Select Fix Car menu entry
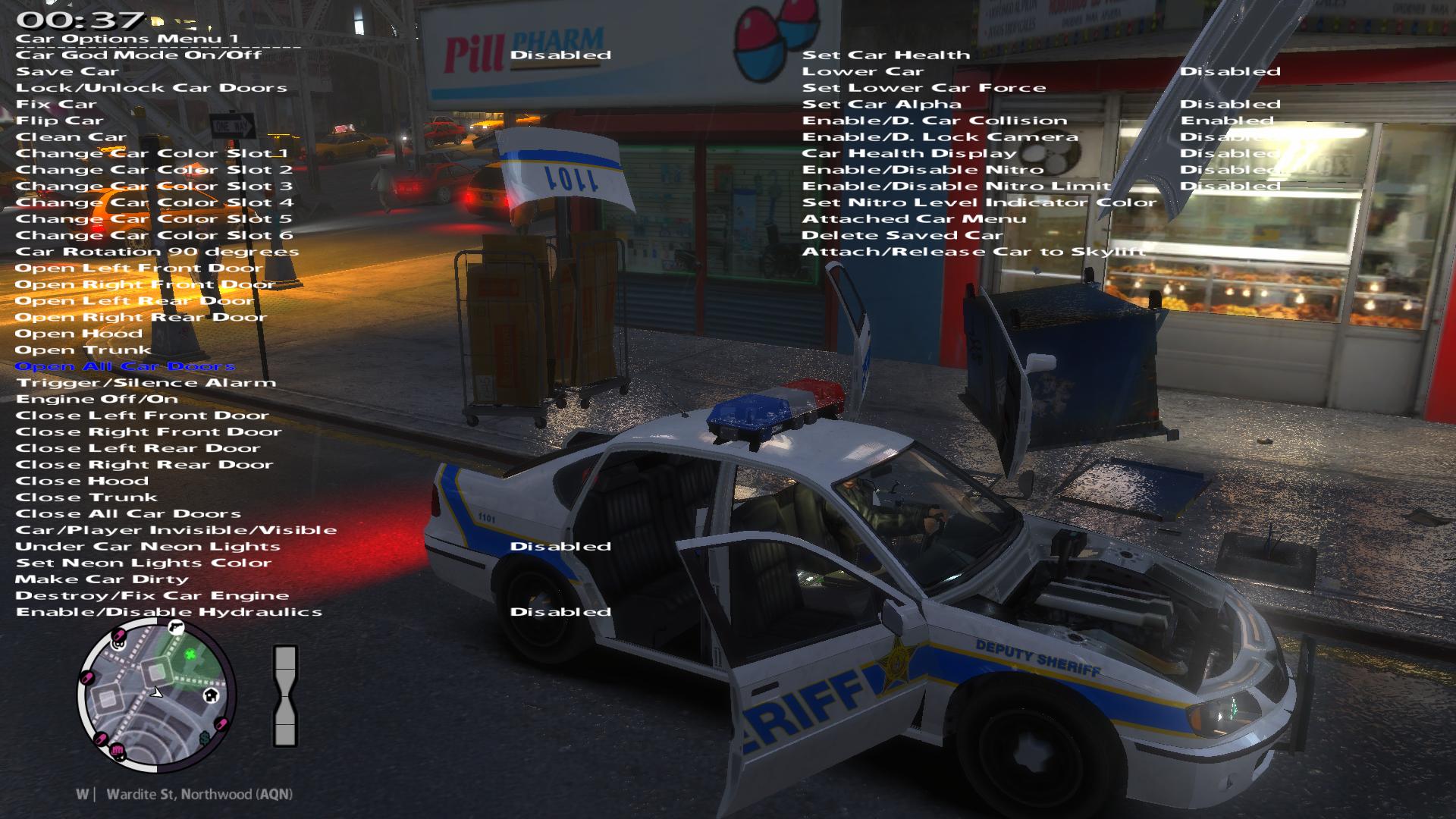Screen dimensions: 1456x819 tap(57, 105)
